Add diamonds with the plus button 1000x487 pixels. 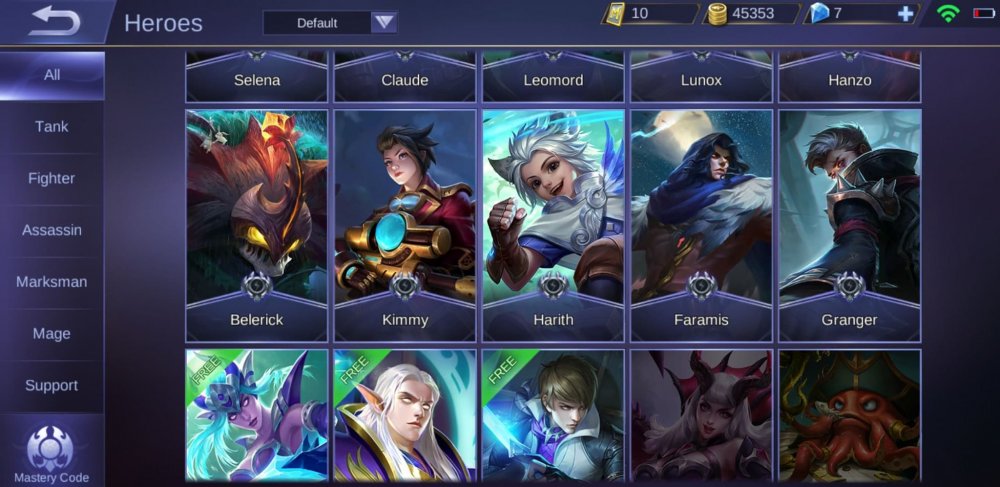906,14
